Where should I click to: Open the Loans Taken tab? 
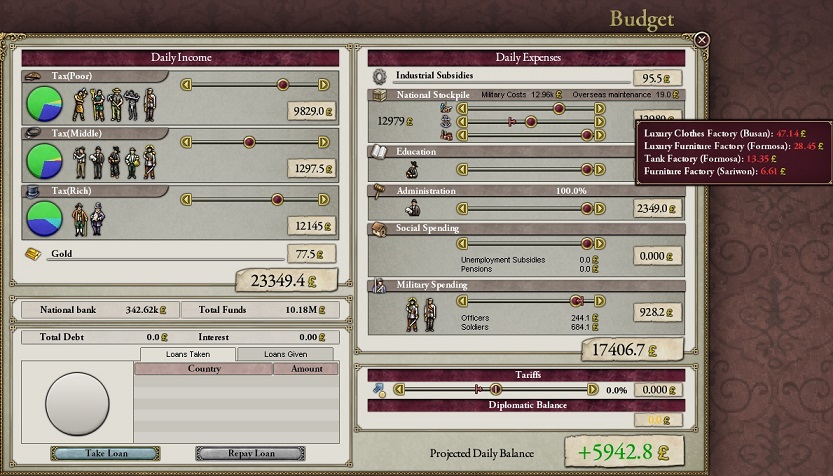click(188, 354)
